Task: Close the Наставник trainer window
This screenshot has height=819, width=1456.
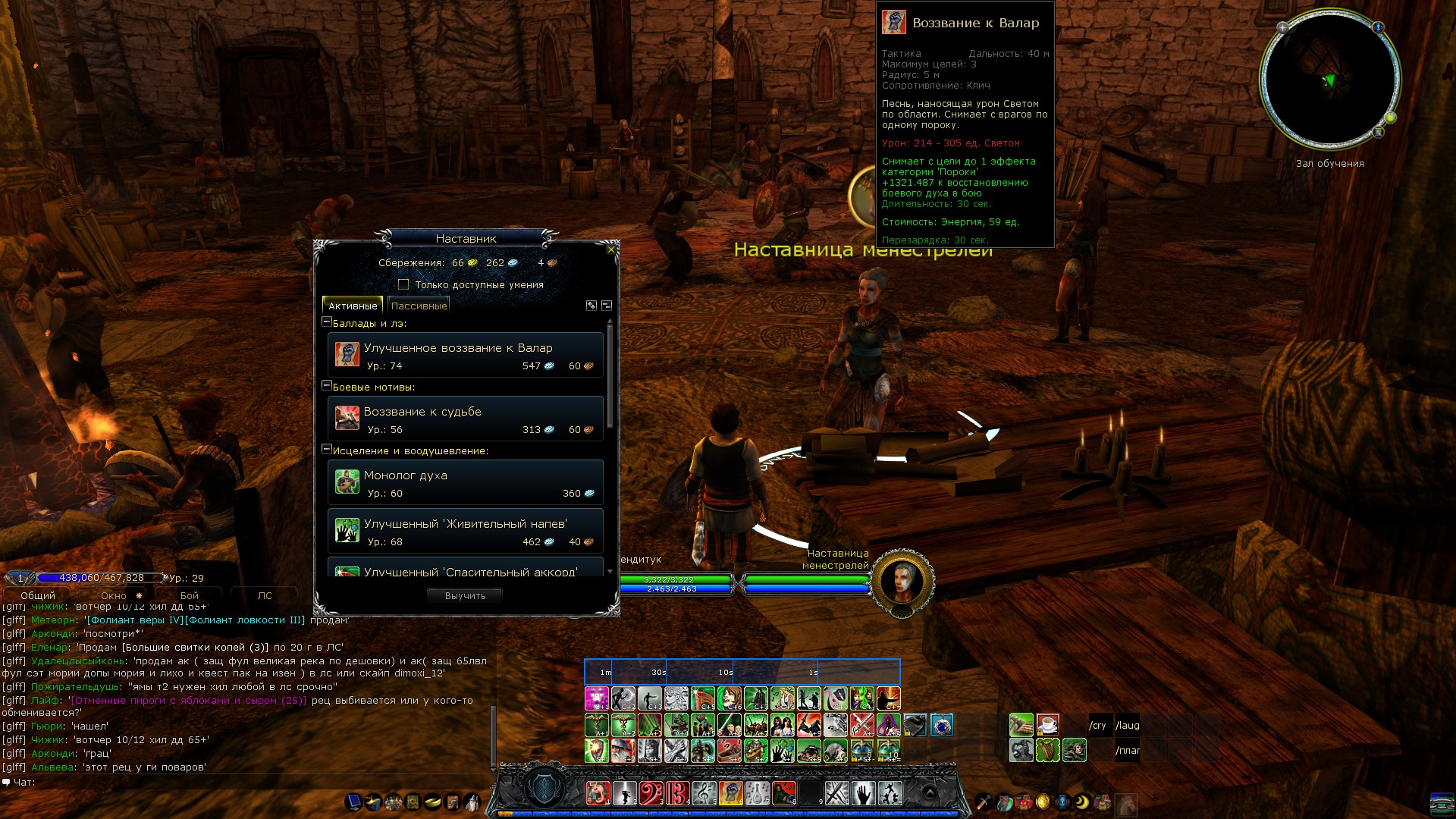Action: point(611,249)
